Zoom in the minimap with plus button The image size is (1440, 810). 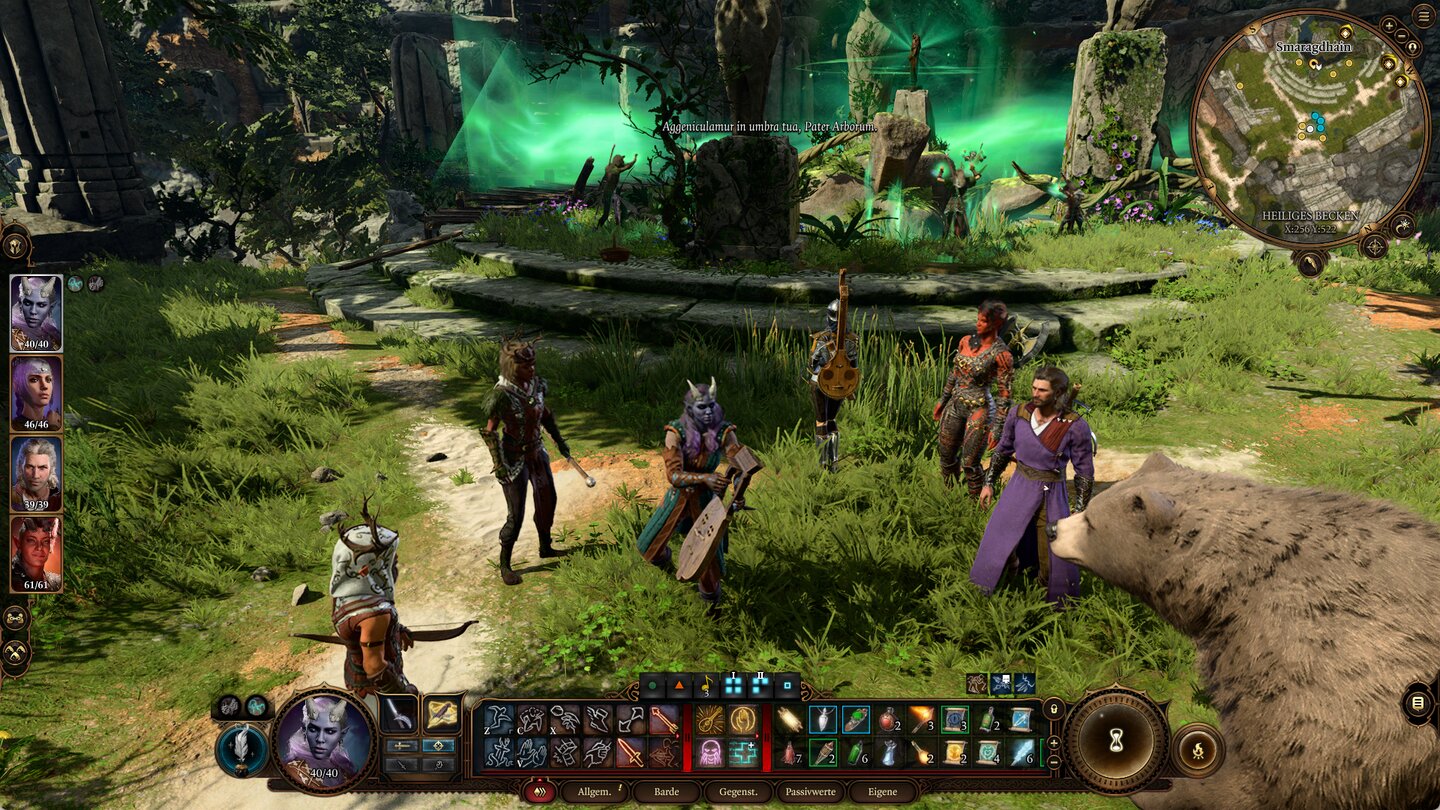coord(1388,26)
